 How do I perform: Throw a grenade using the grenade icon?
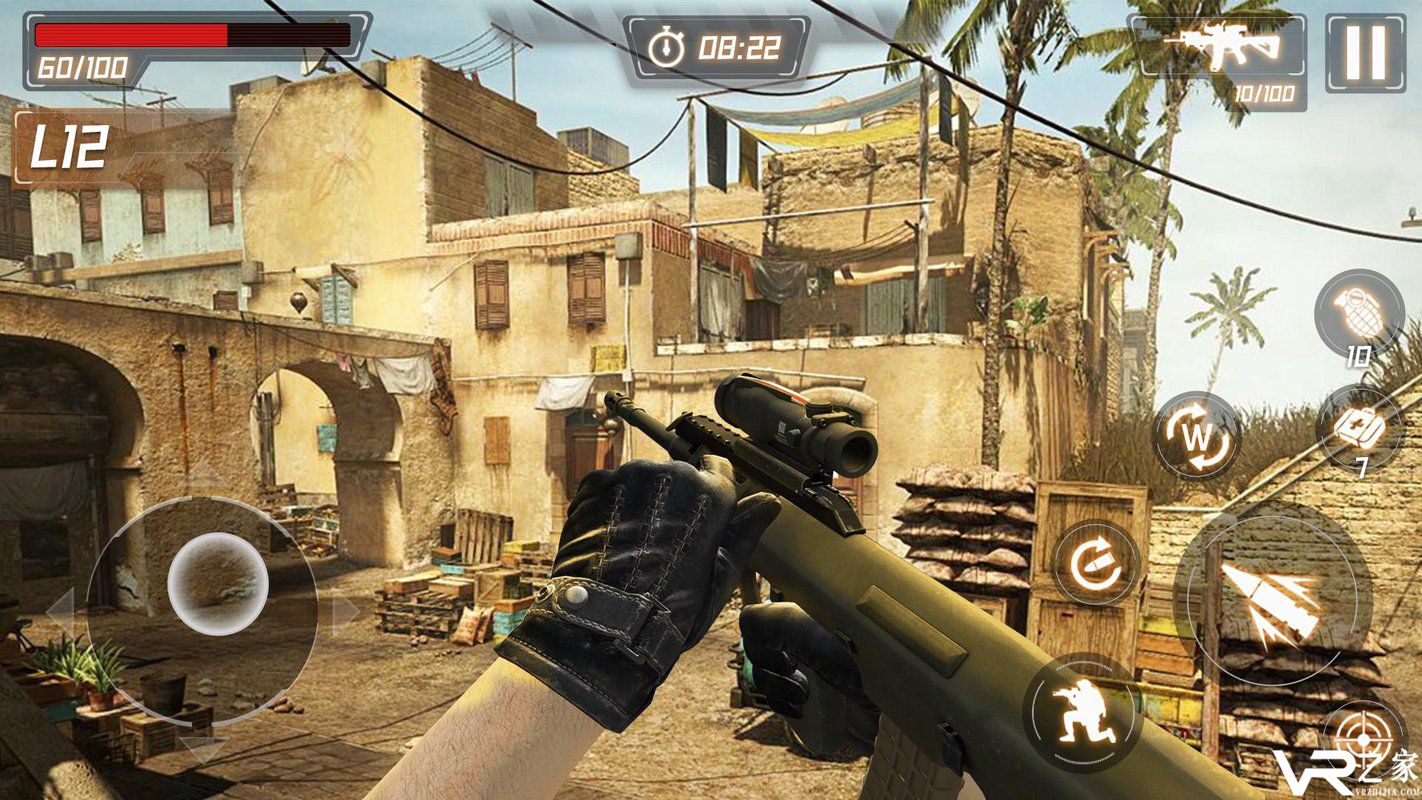point(1358,313)
